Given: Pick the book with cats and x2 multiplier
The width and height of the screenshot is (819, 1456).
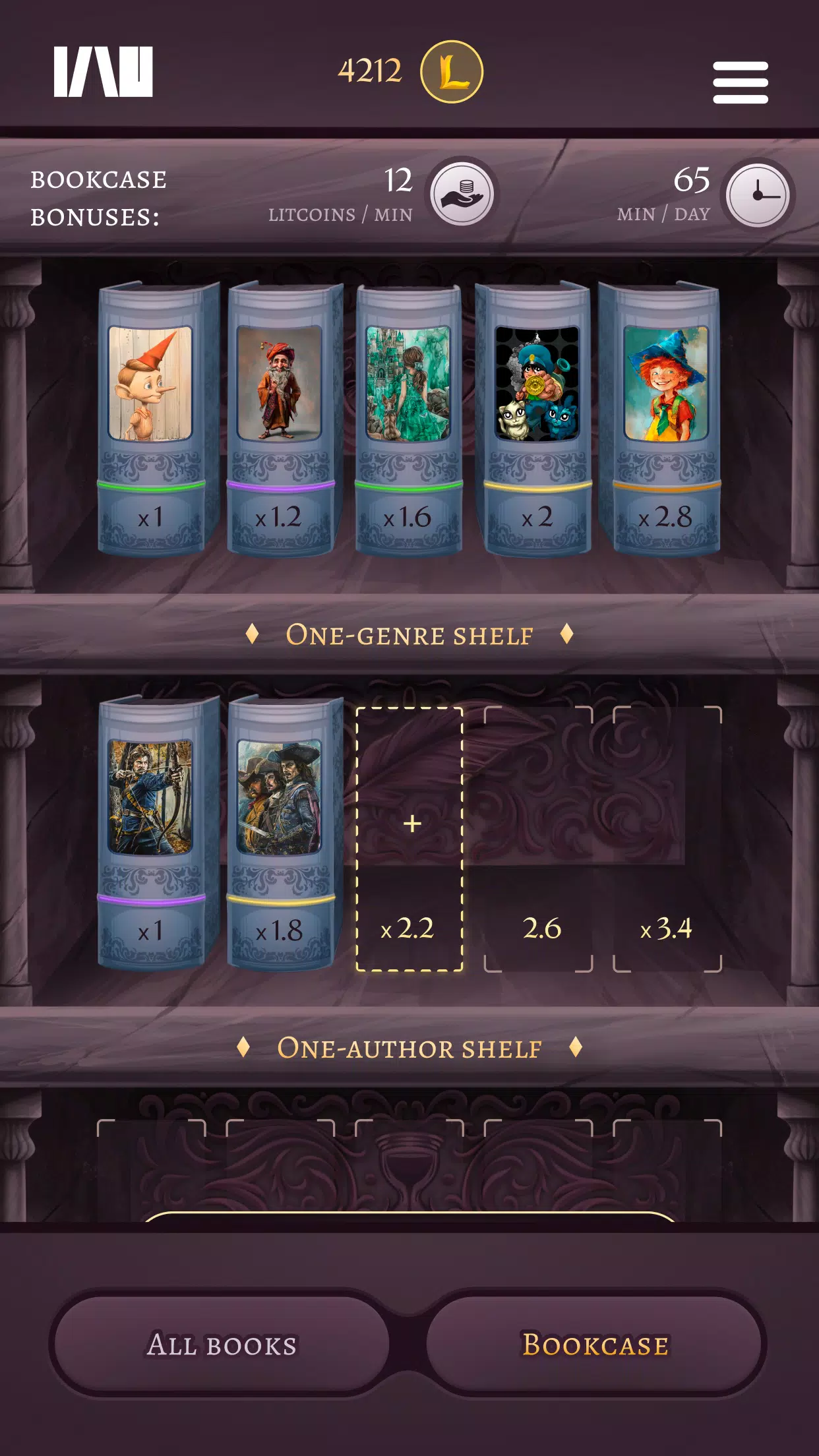Looking at the screenshot, I should (x=537, y=419).
